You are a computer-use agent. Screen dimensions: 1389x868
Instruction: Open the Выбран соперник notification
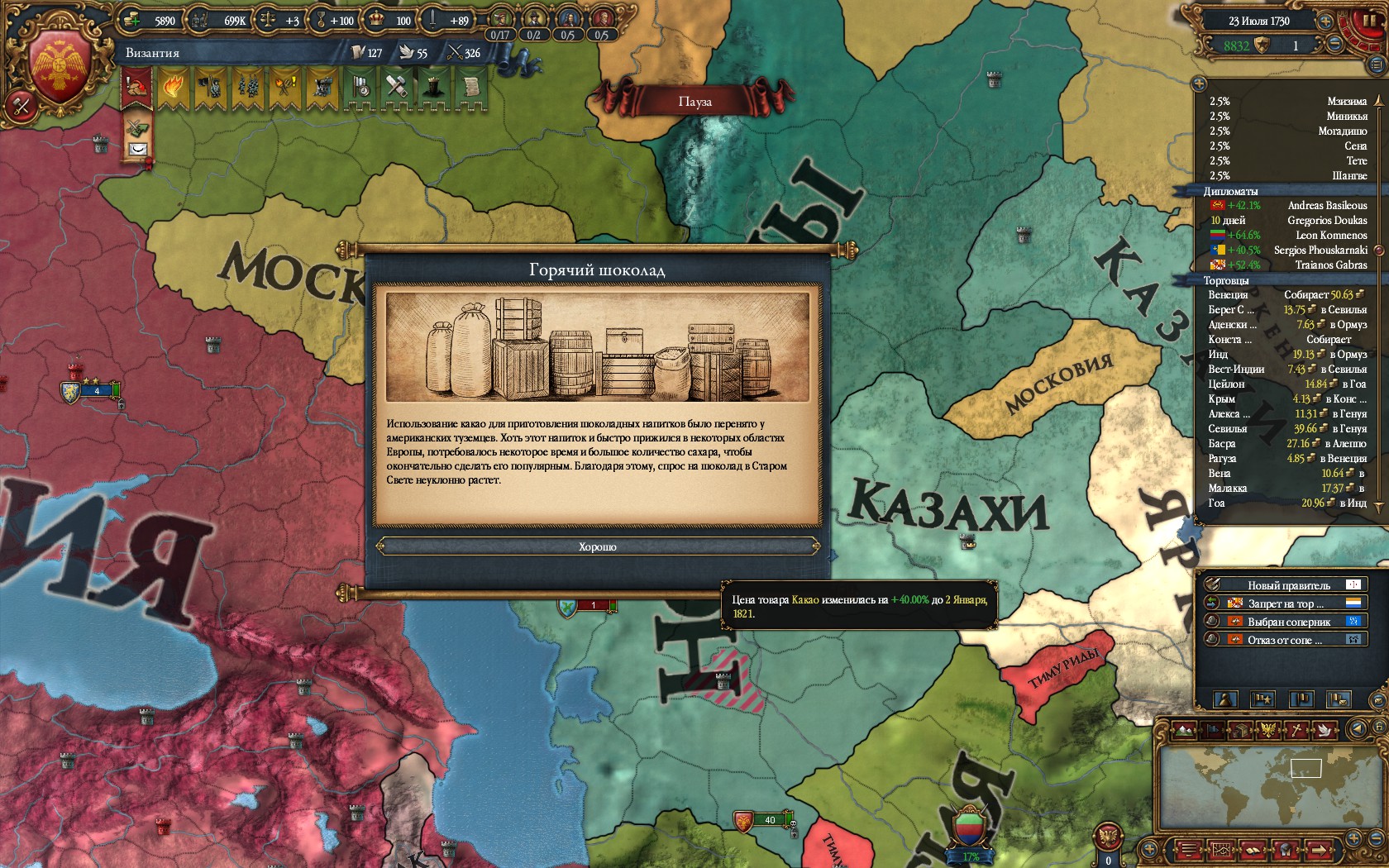(x=1288, y=622)
